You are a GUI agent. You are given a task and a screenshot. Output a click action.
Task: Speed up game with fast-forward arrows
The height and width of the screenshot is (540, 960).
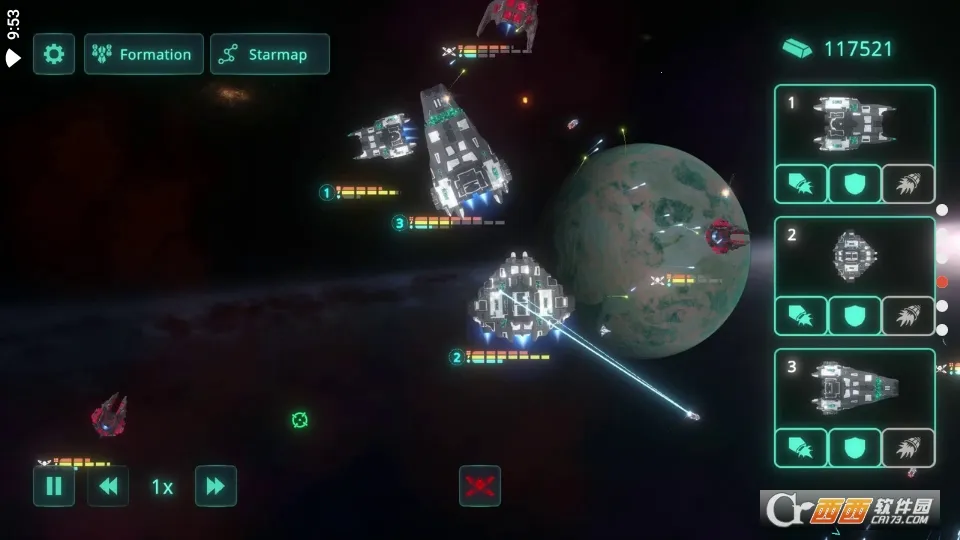(216, 486)
